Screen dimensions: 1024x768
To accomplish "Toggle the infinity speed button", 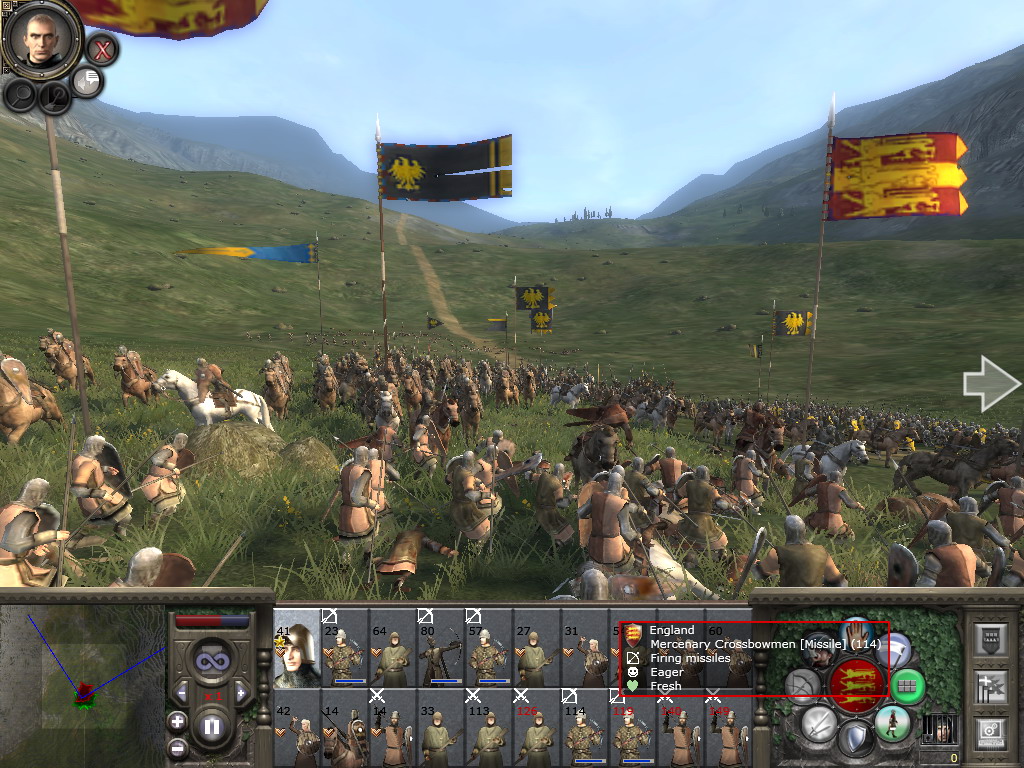I will point(211,660).
